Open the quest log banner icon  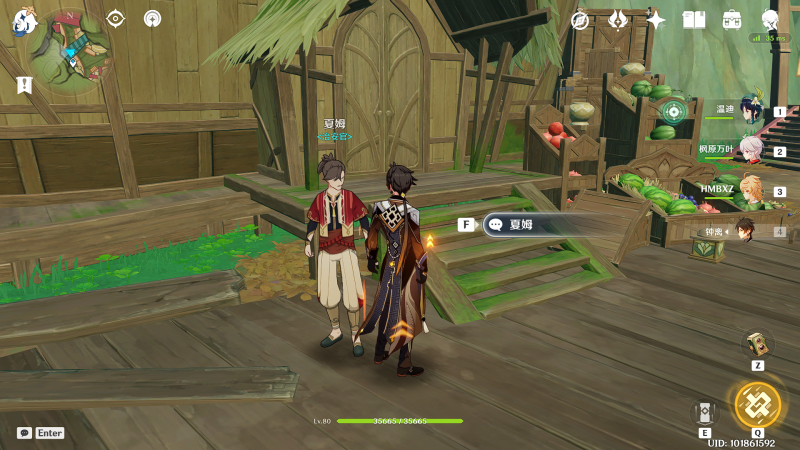point(24,87)
